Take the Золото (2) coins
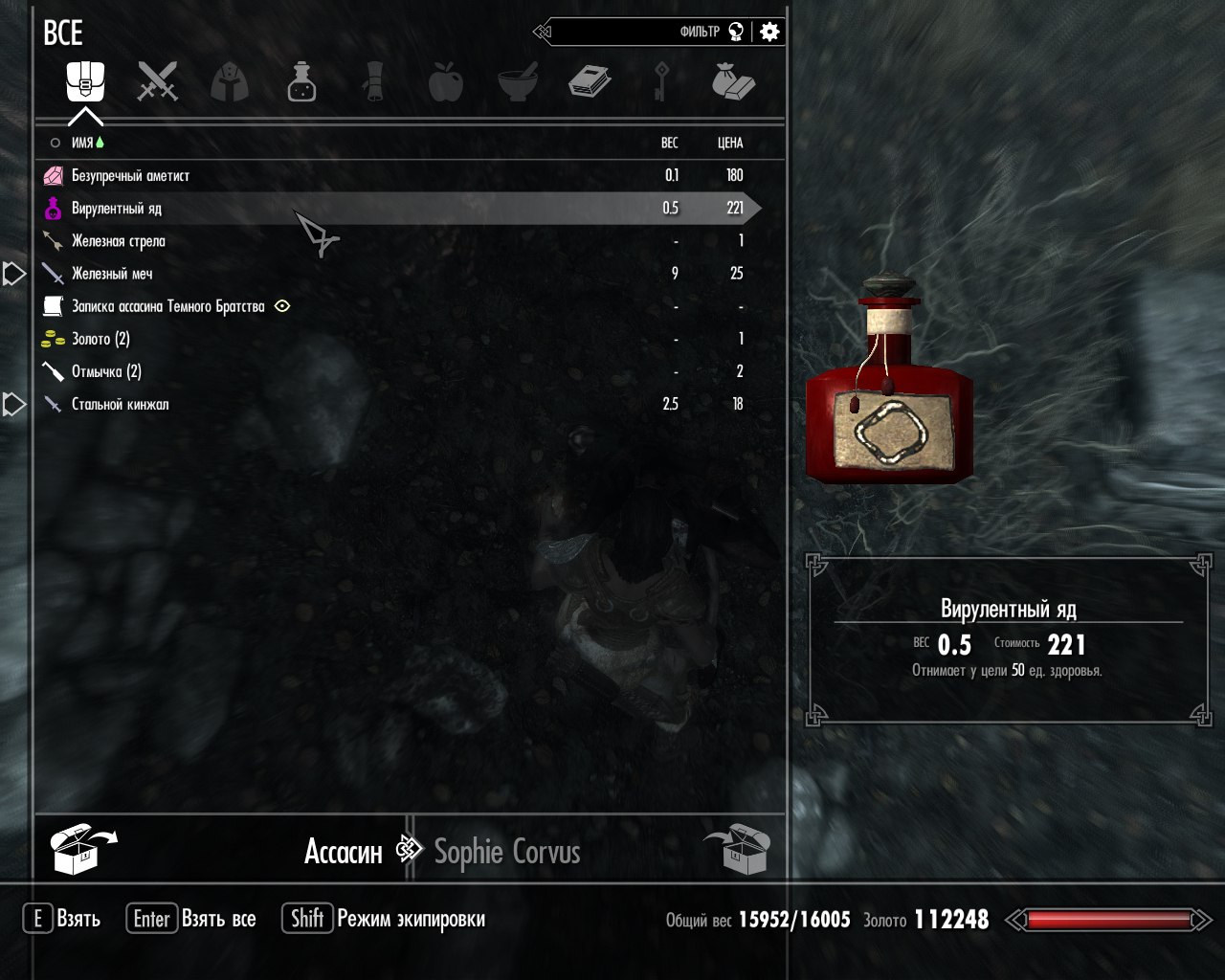Image resolution: width=1225 pixels, height=980 pixels. 100,339
